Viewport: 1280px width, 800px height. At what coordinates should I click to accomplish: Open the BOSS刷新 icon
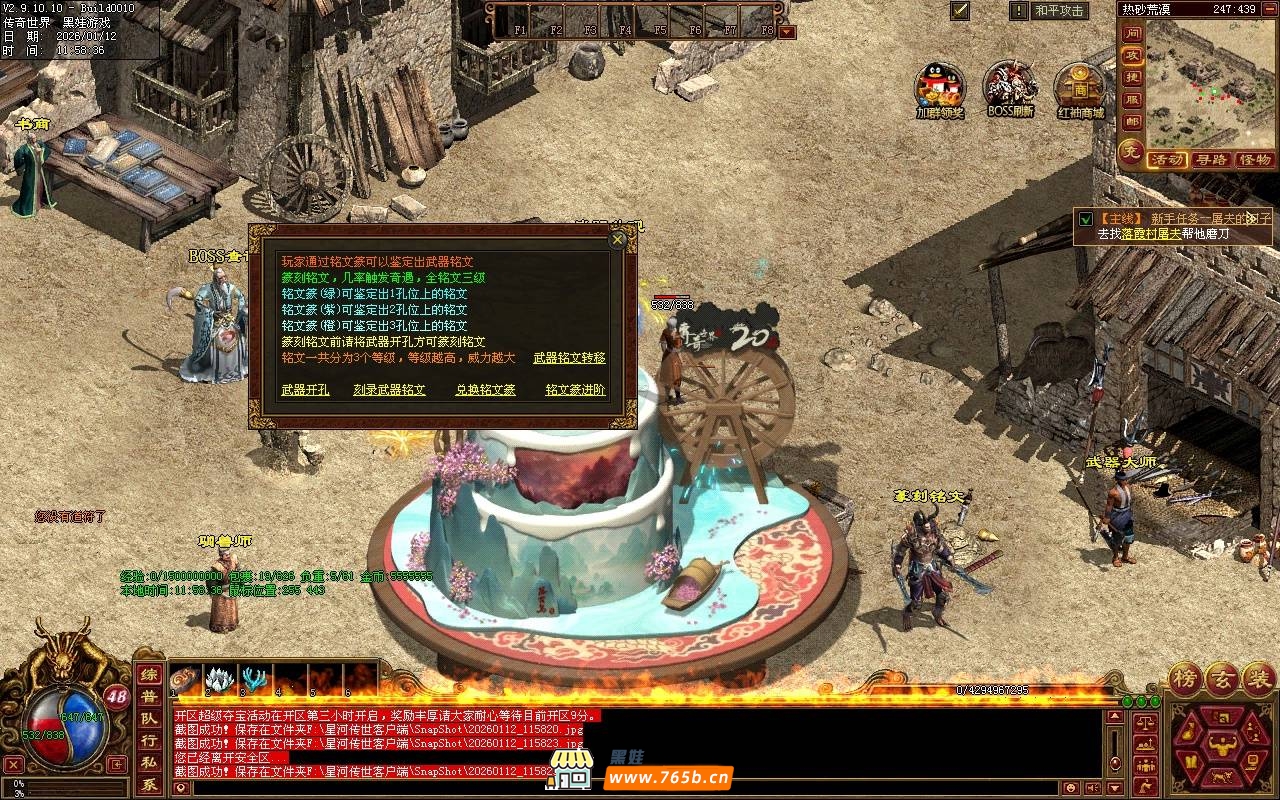(x=1010, y=88)
